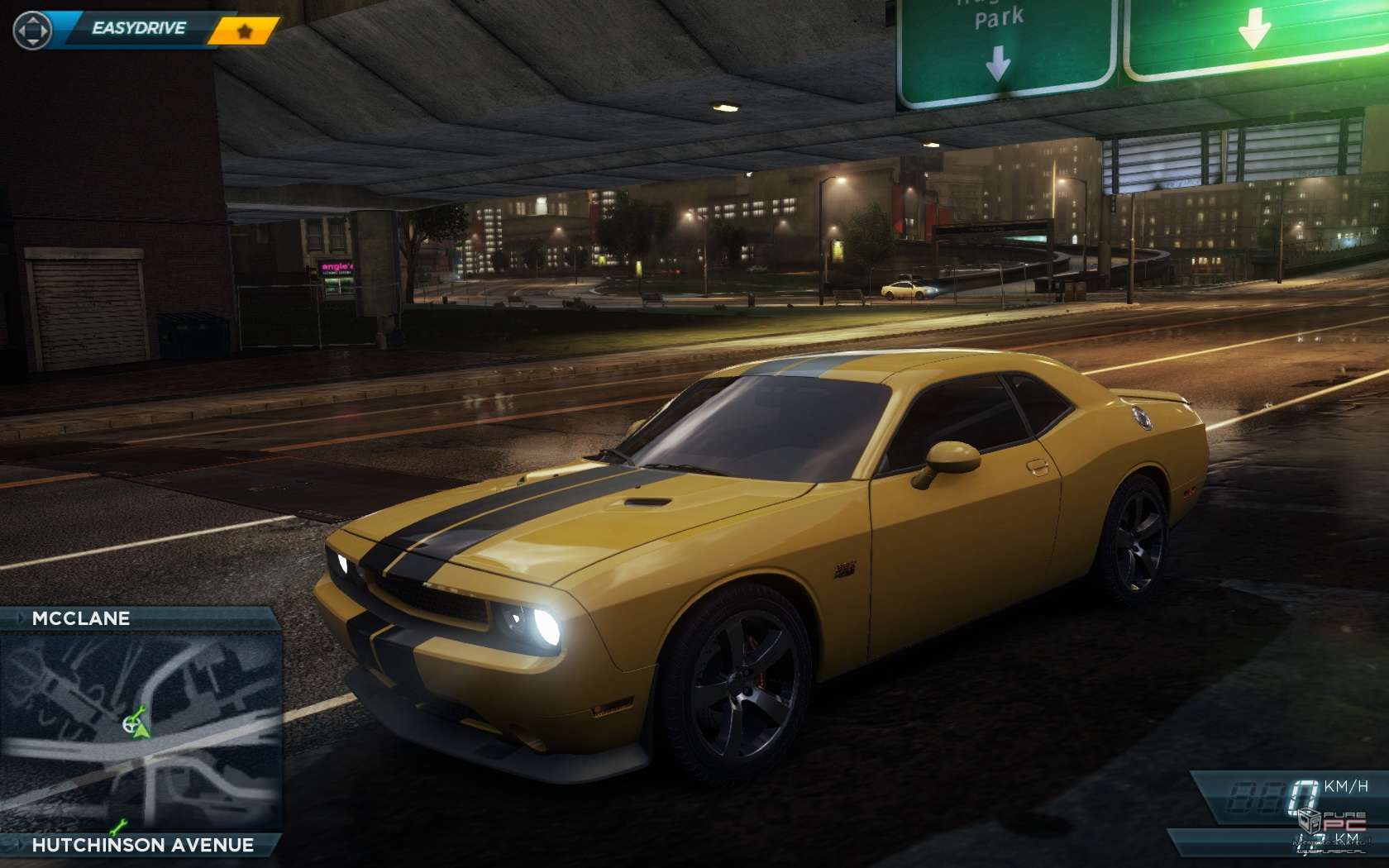
Task: Click the PurePC cube logo watermark
Action: click(1310, 823)
